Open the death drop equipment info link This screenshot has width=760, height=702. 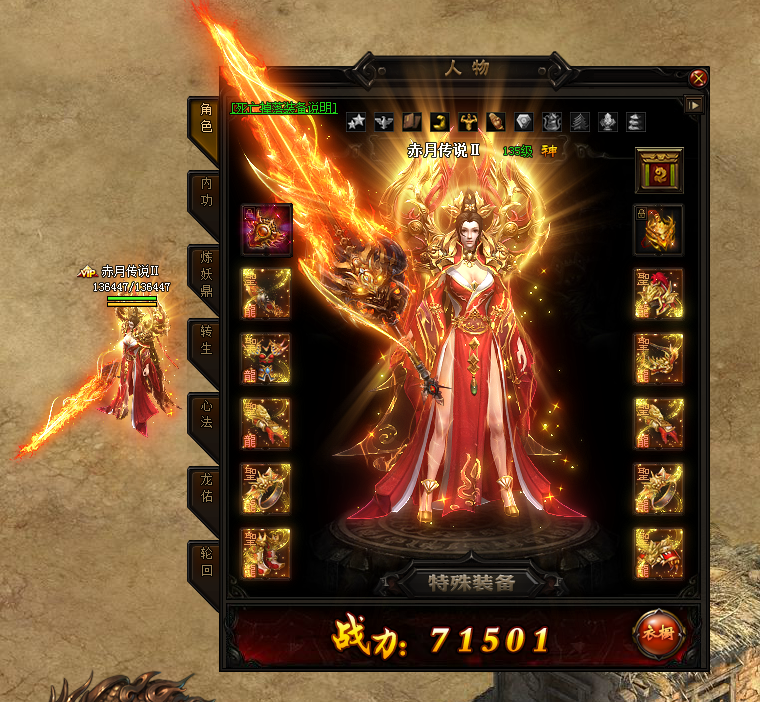[x=284, y=107]
